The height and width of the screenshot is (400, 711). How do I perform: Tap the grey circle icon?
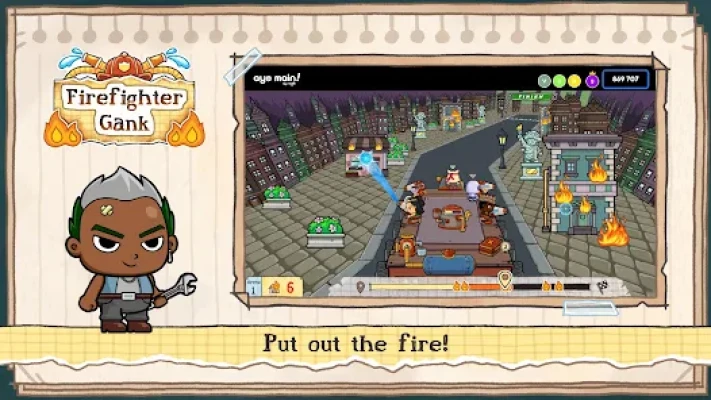tap(544, 79)
